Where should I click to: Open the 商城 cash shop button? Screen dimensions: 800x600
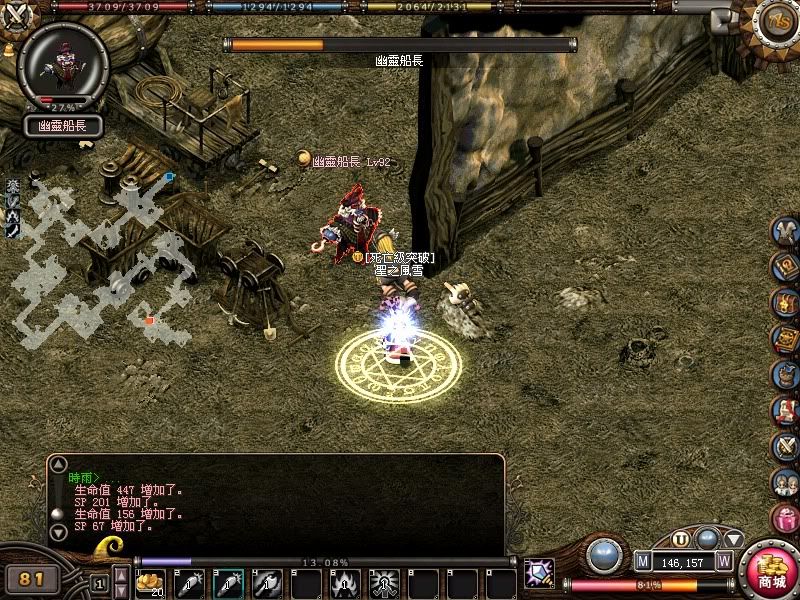click(771, 571)
